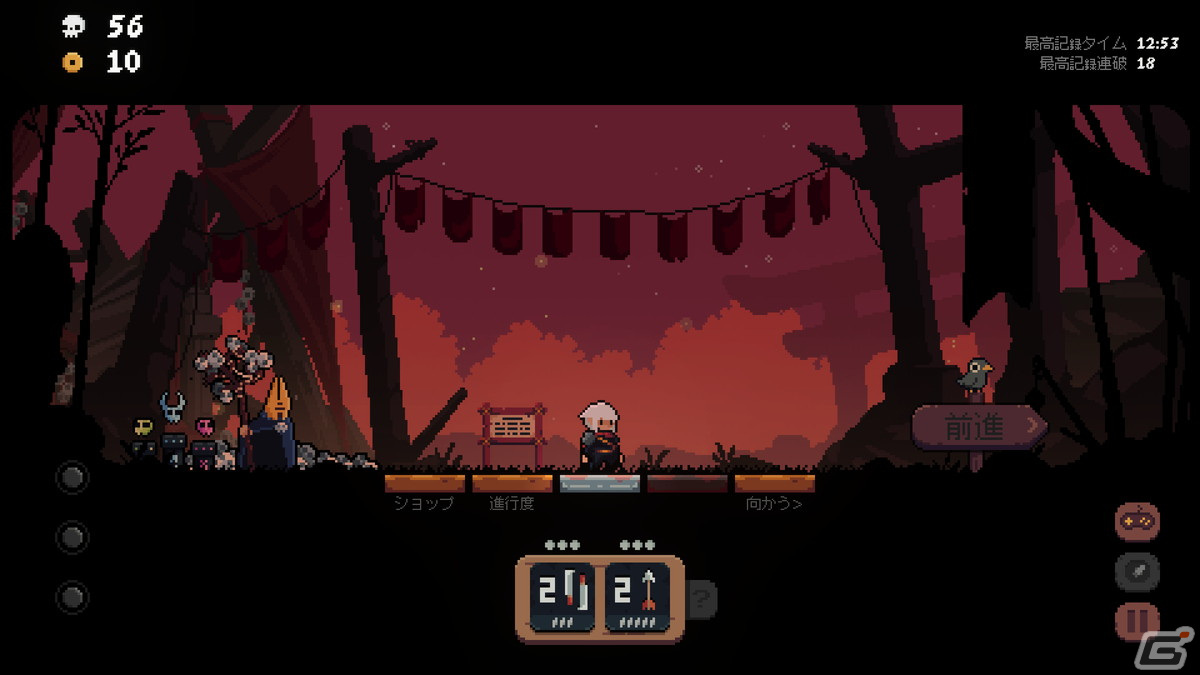This screenshot has height=675, width=1200.
Task: Select the twin blades attack card
Action: [x=562, y=597]
